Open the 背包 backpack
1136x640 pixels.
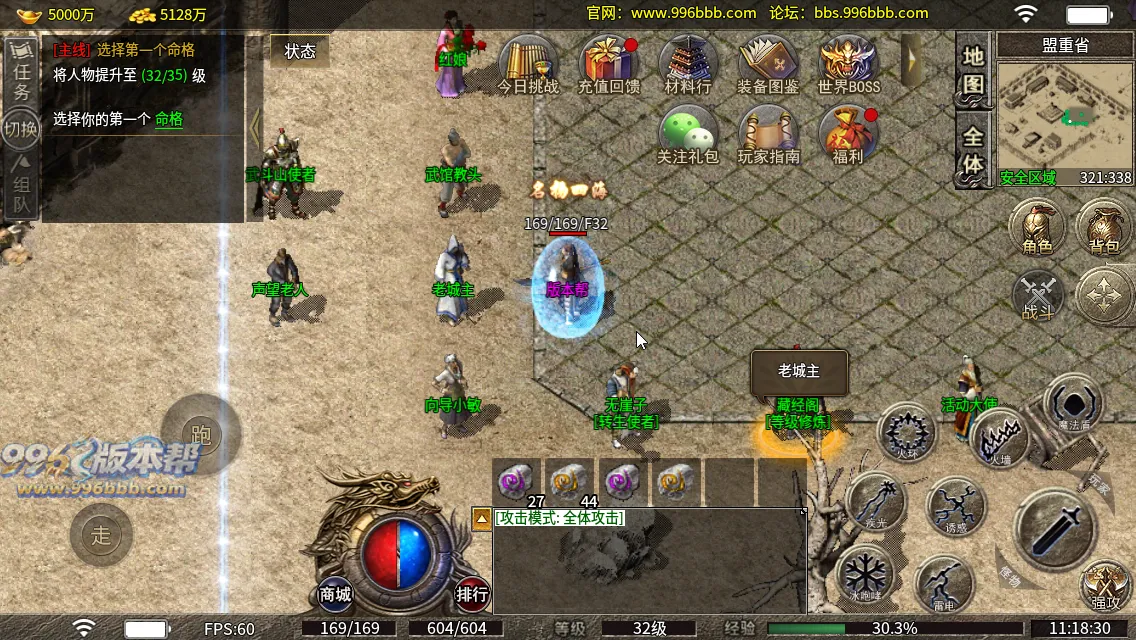tap(1105, 225)
